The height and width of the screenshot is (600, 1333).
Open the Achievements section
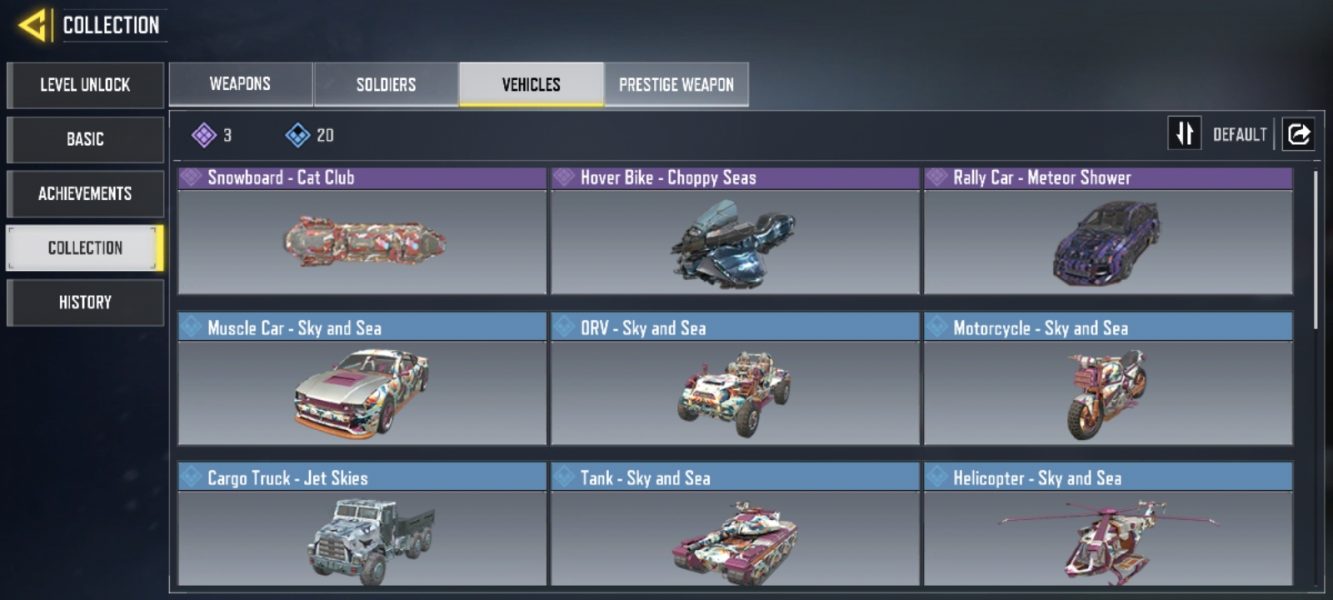[85, 194]
